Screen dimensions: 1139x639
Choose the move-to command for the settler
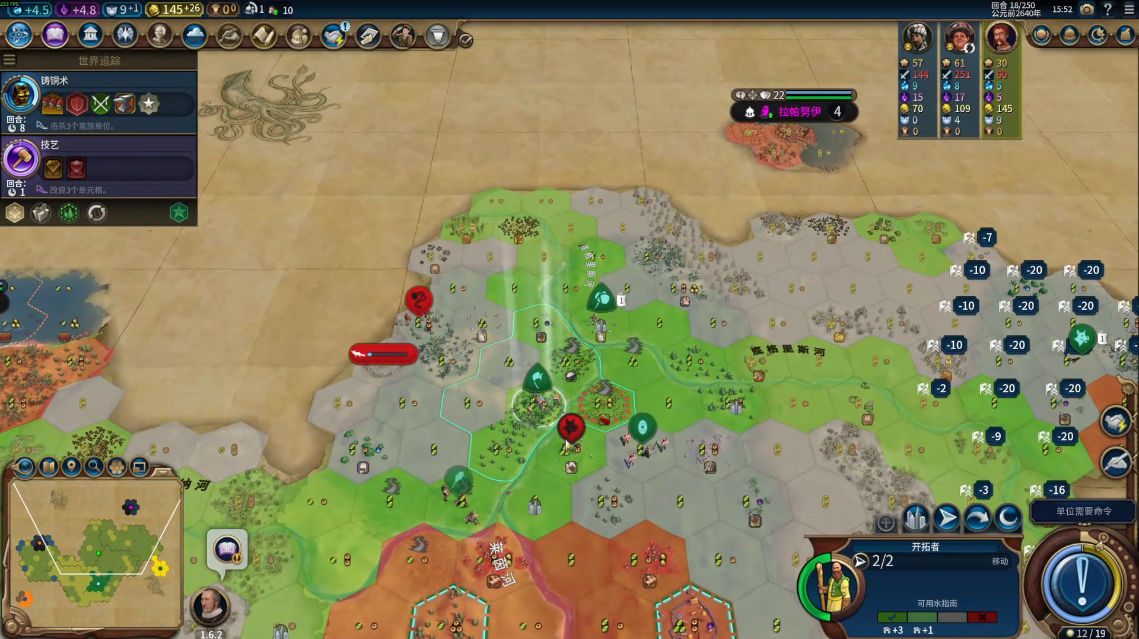pyautogui.click(x=946, y=519)
